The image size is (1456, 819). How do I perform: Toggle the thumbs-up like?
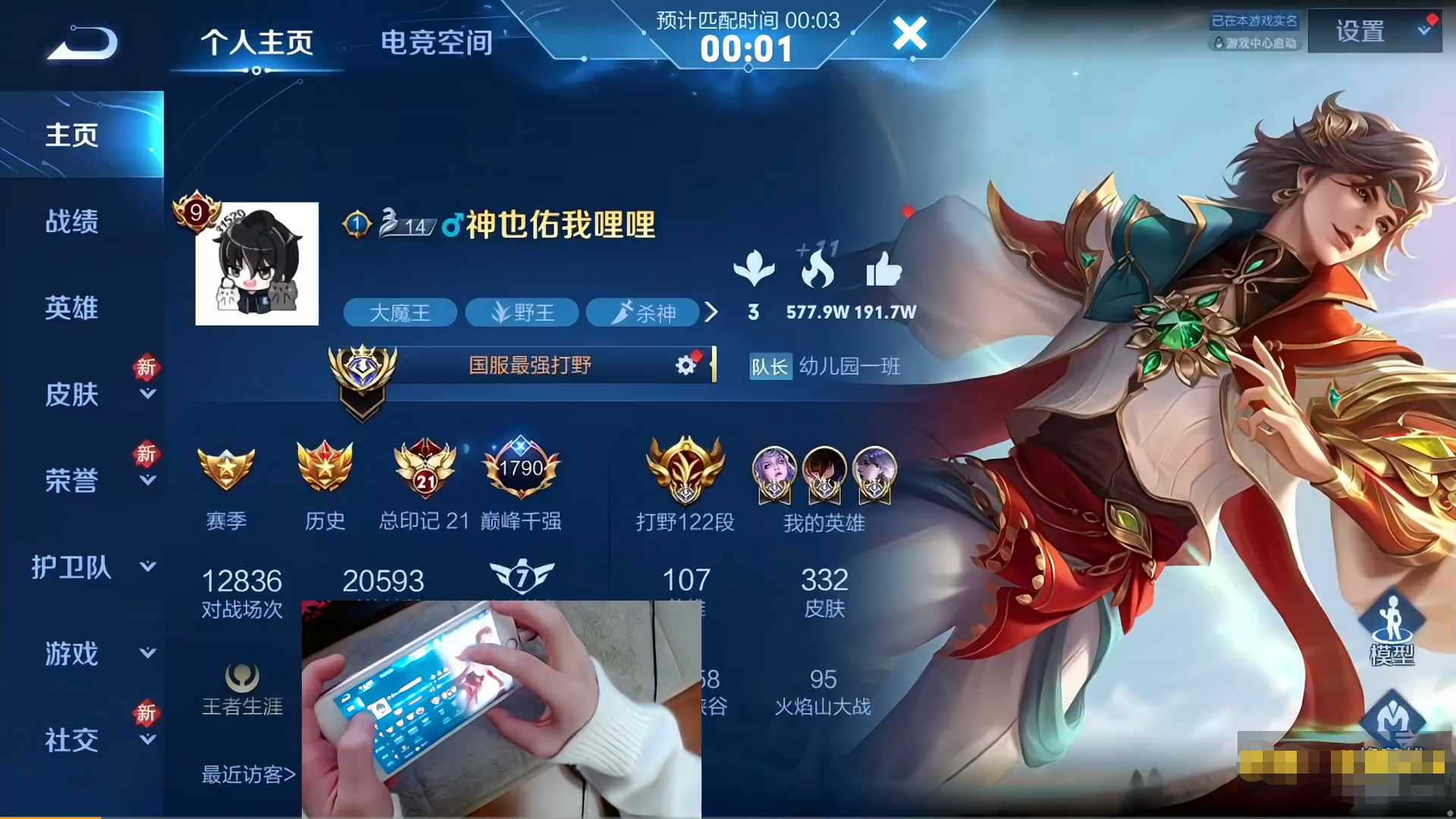884,273
